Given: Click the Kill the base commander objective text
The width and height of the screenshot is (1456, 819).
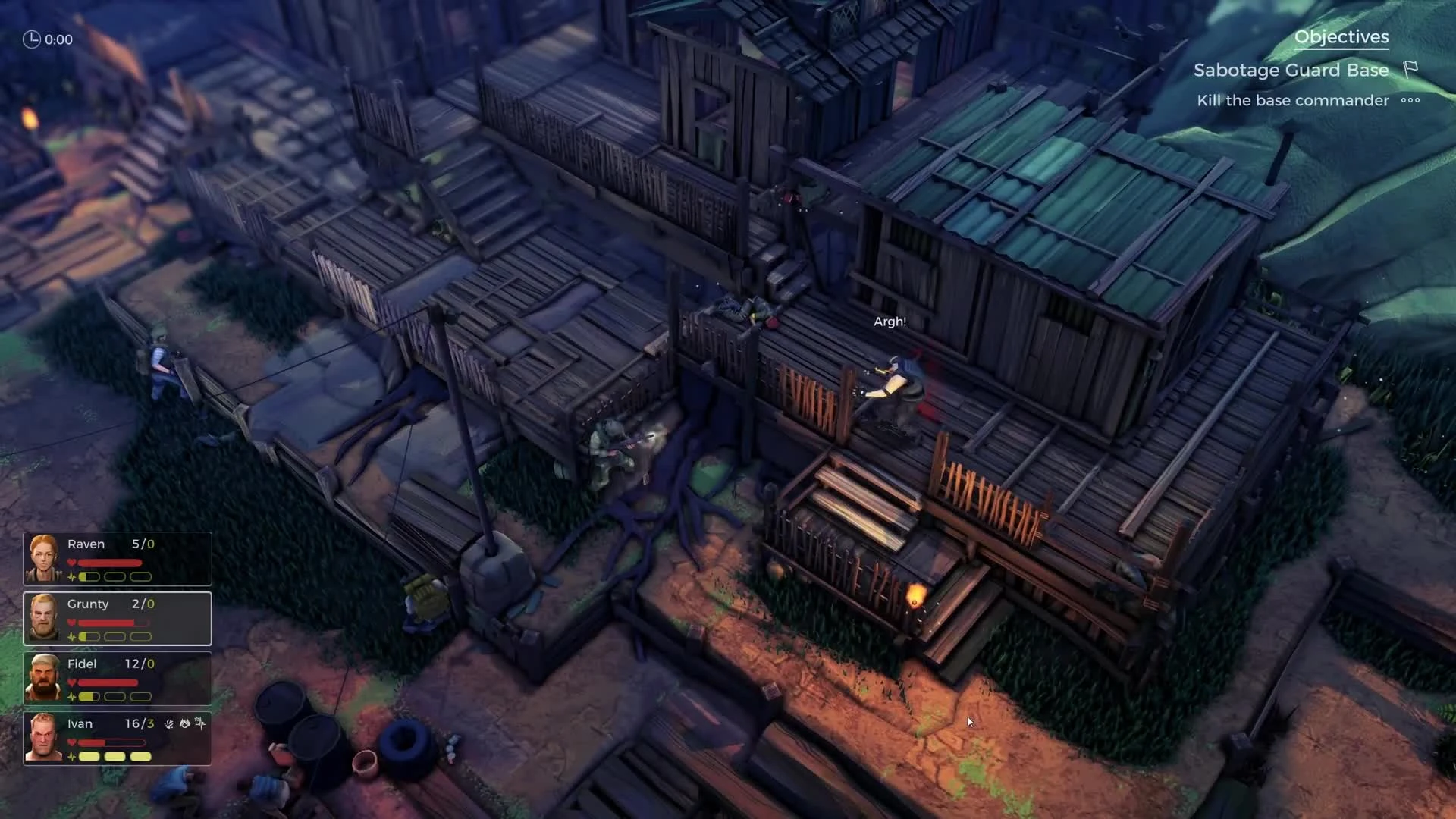Looking at the screenshot, I should point(1292,100).
